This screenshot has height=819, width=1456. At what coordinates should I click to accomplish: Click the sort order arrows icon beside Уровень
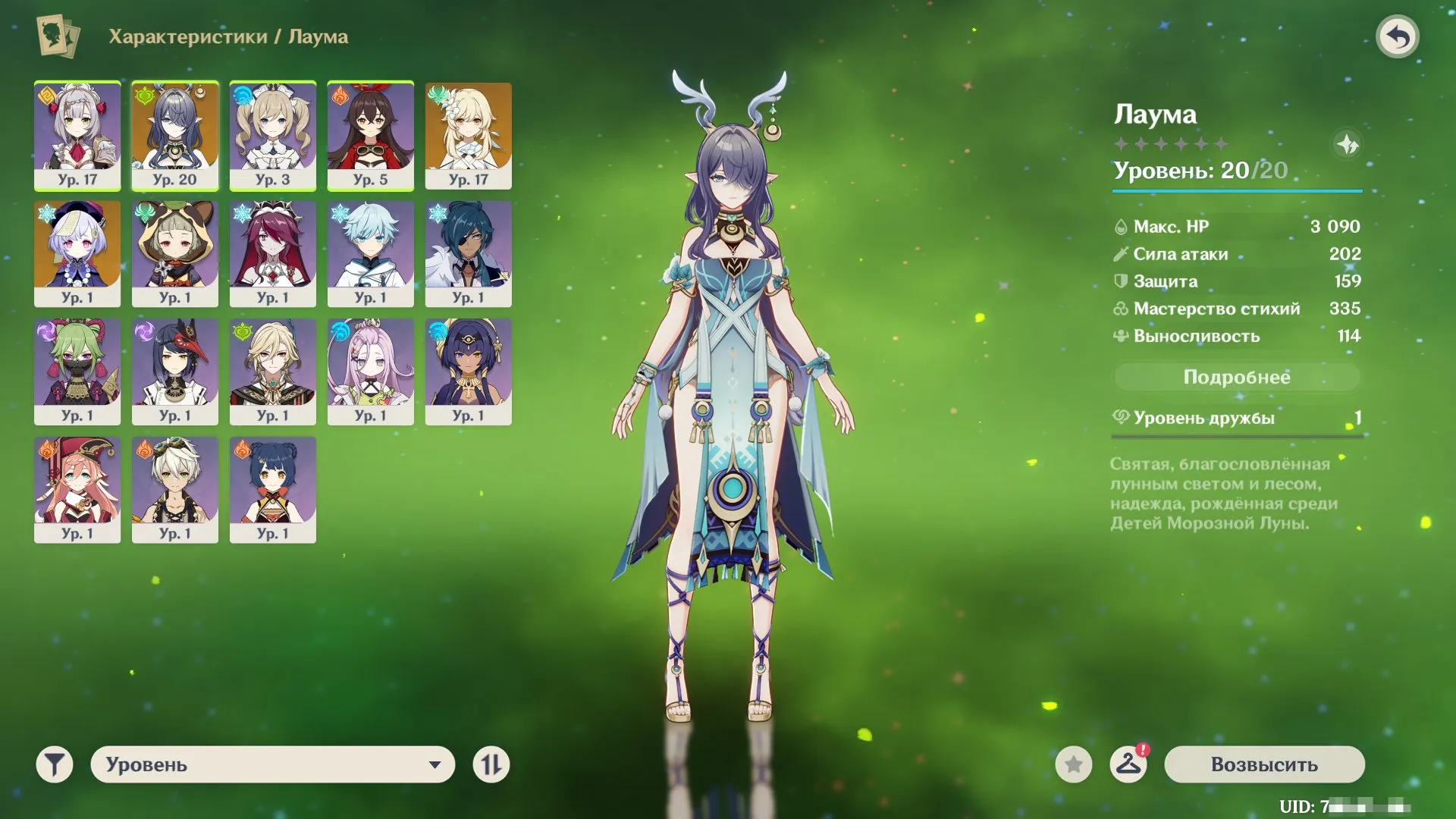click(491, 765)
